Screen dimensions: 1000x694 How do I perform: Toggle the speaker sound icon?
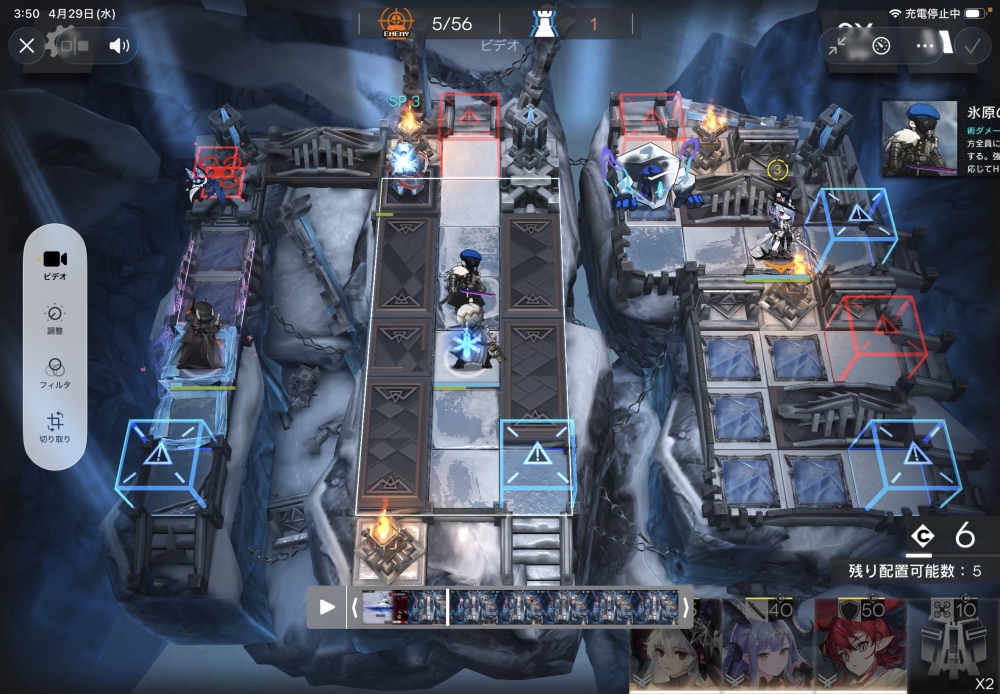click(120, 45)
